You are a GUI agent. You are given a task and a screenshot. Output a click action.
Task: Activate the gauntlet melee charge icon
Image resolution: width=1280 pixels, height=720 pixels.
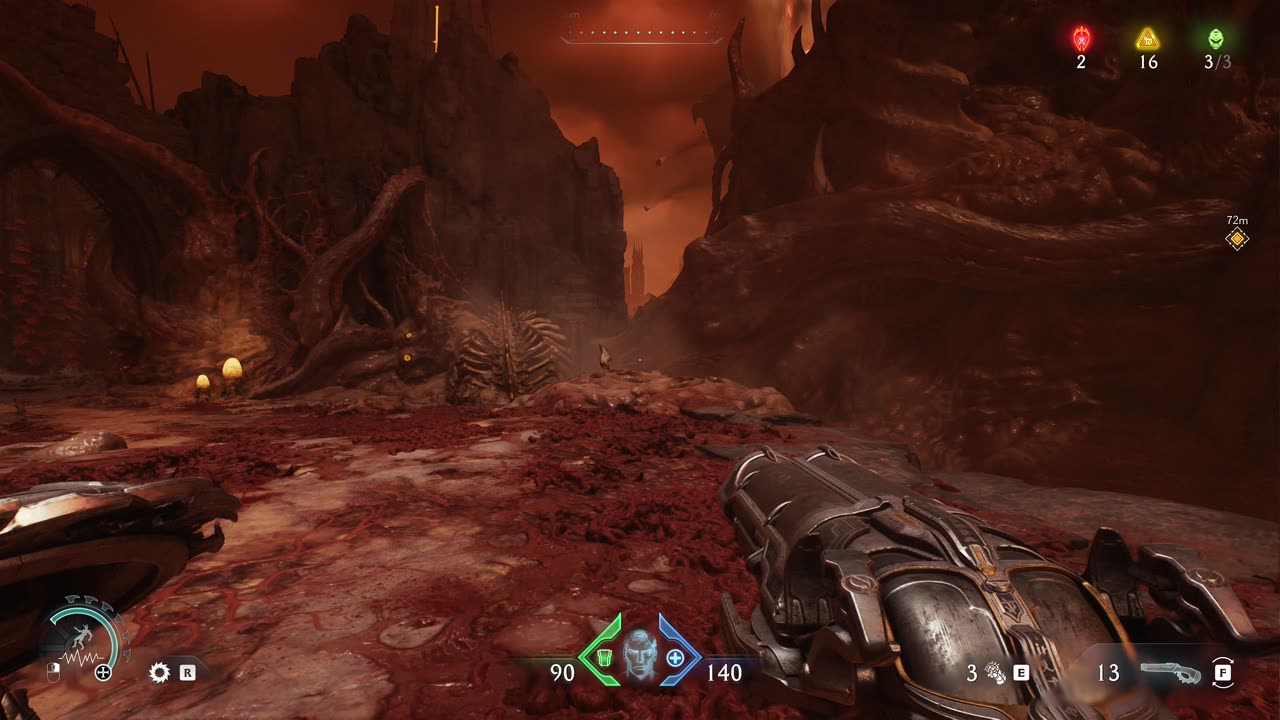(995, 672)
